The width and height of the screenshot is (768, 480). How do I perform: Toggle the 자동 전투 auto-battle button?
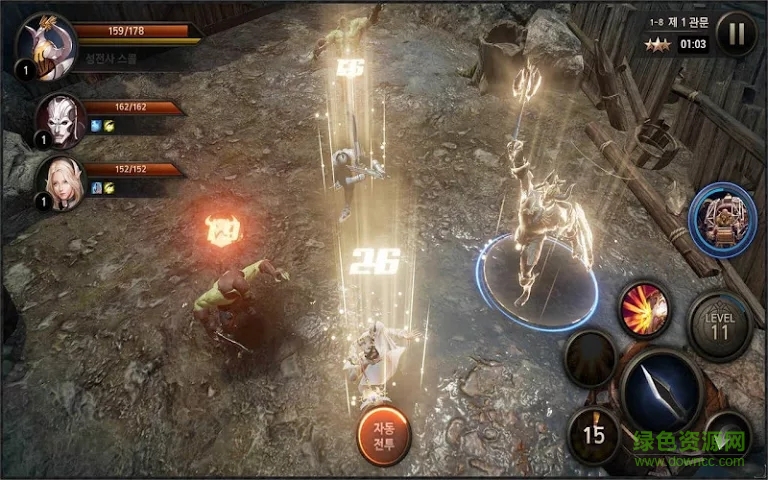click(384, 436)
